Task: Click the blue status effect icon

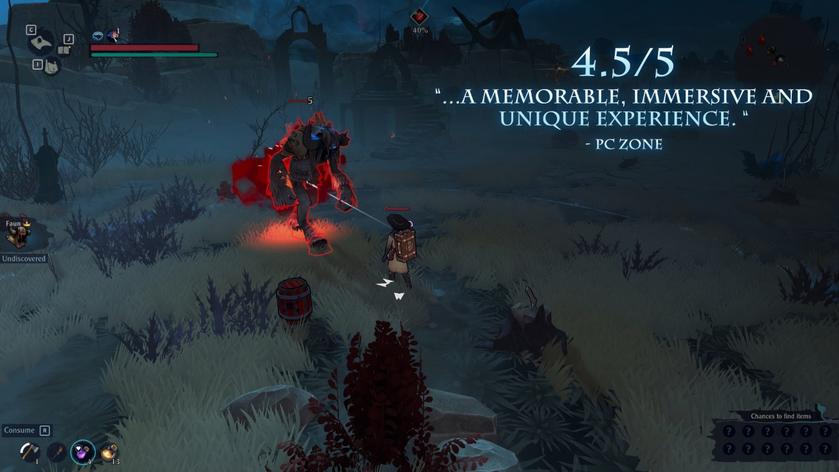Action: [98, 36]
